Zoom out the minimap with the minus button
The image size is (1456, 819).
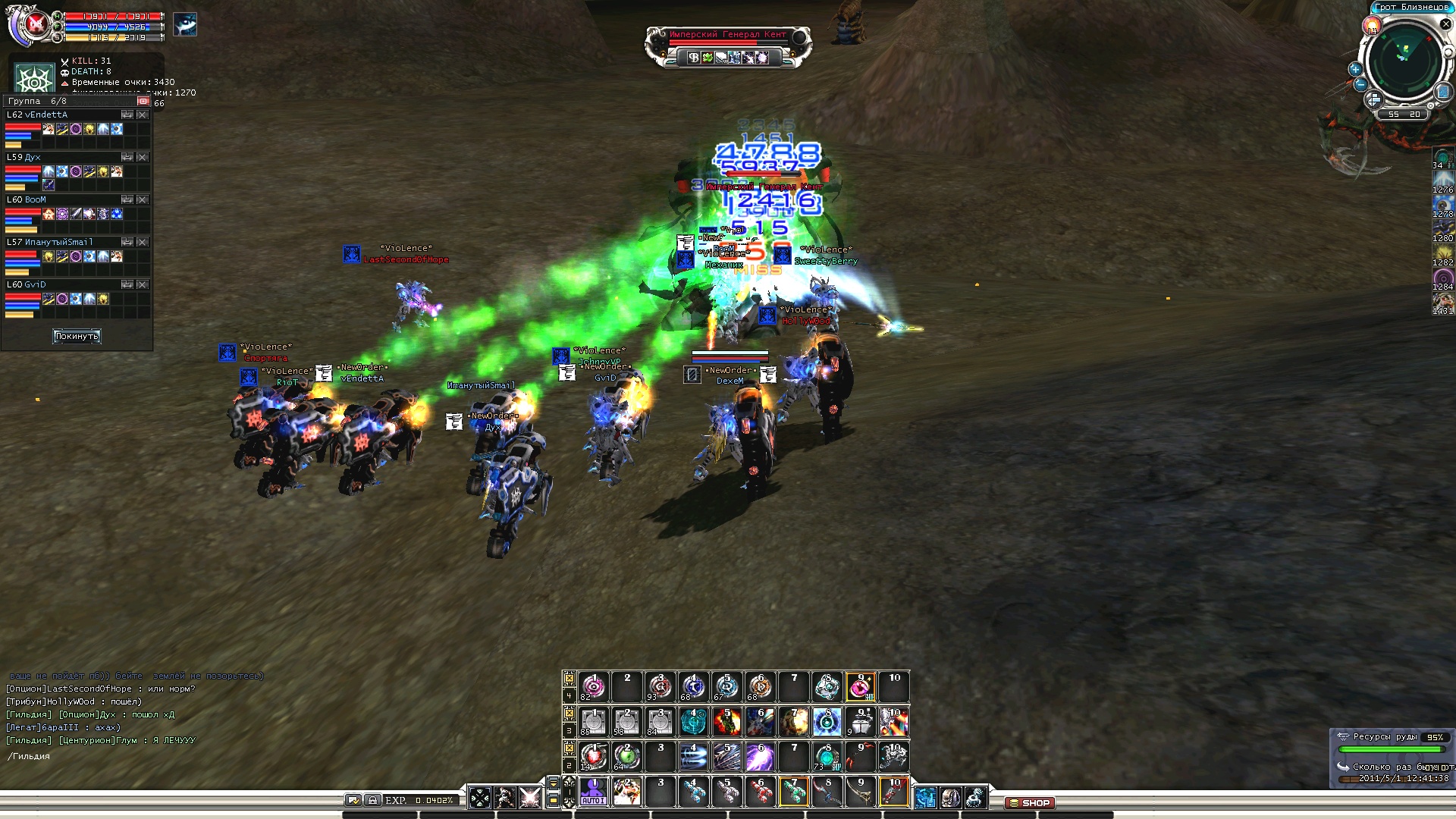point(1360,84)
